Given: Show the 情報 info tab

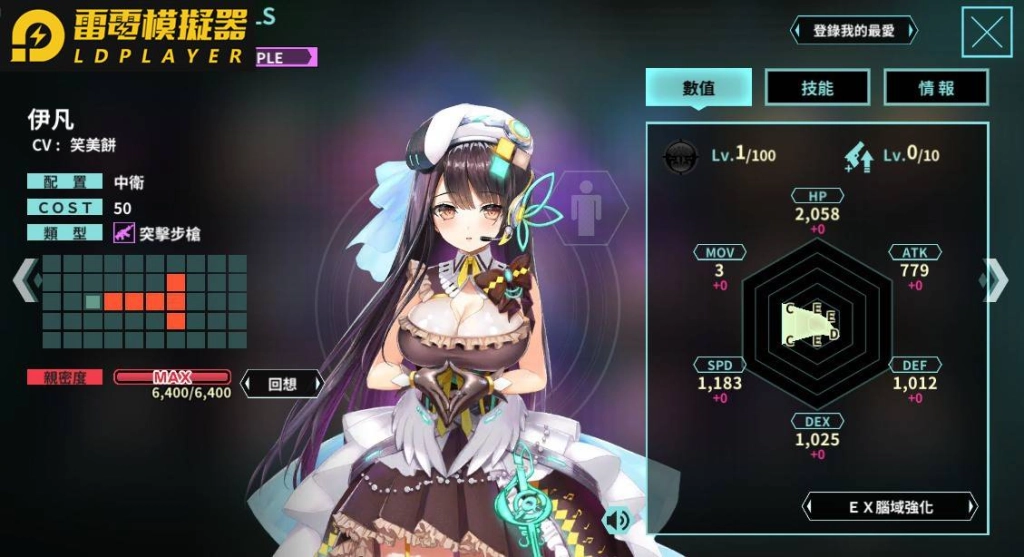Looking at the screenshot, I should coord(936,88).
